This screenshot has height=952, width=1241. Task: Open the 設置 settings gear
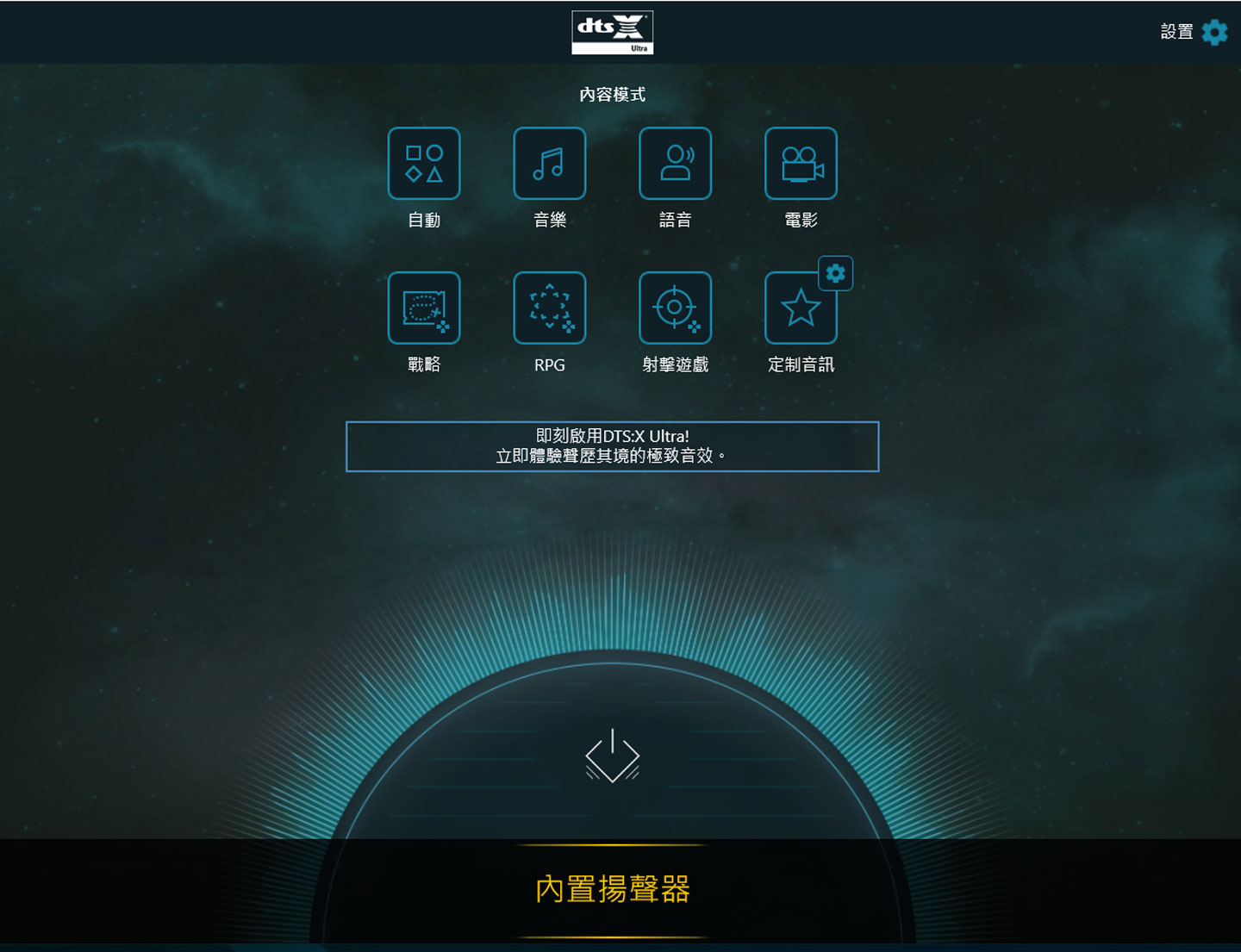coord(1214,33)
